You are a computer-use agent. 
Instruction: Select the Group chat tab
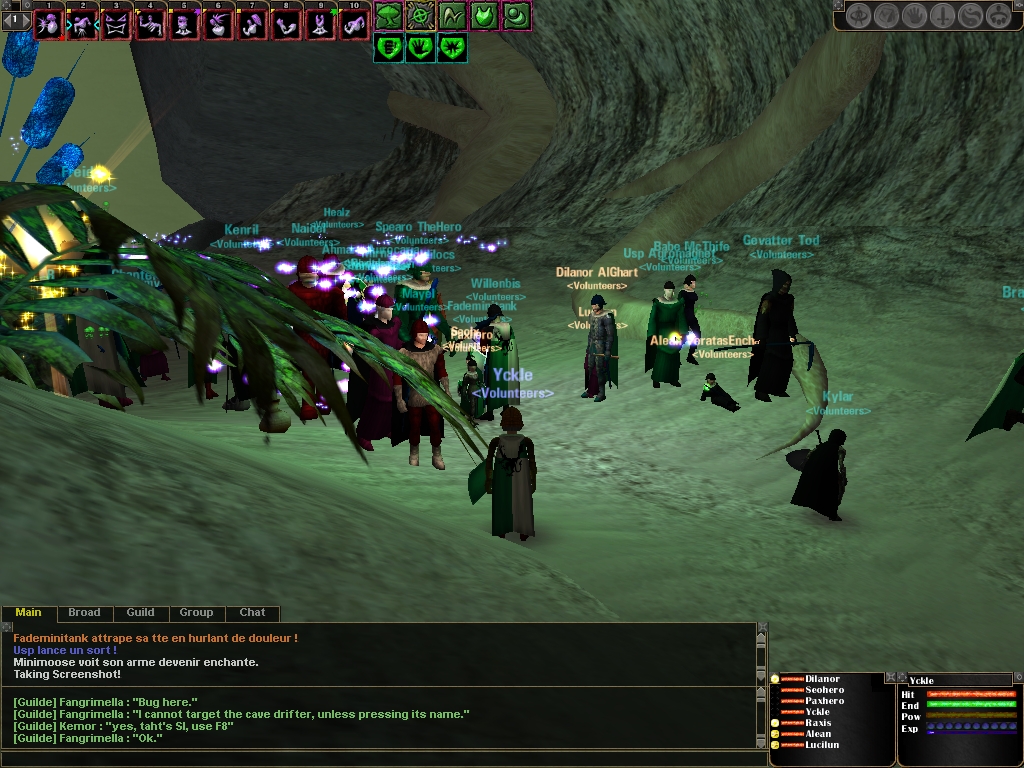(196, 612)
